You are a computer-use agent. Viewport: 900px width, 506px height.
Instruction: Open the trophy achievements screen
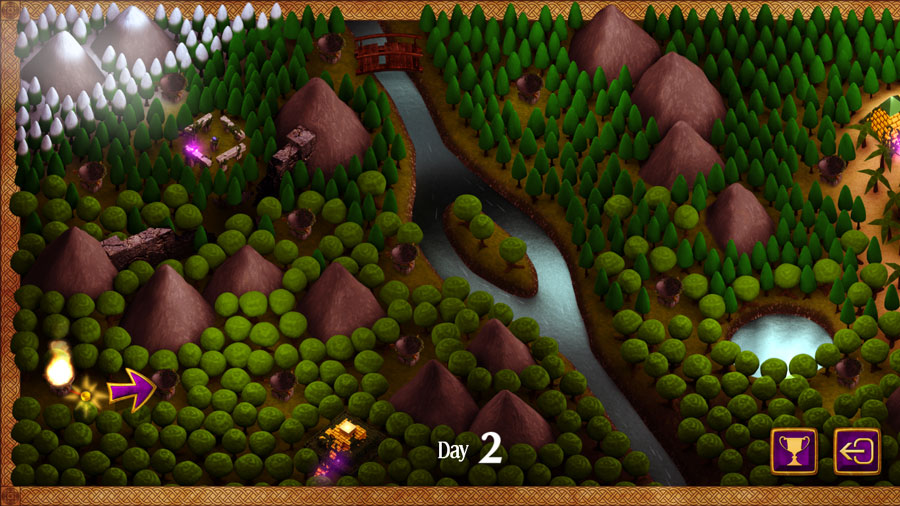pos(794,451)
